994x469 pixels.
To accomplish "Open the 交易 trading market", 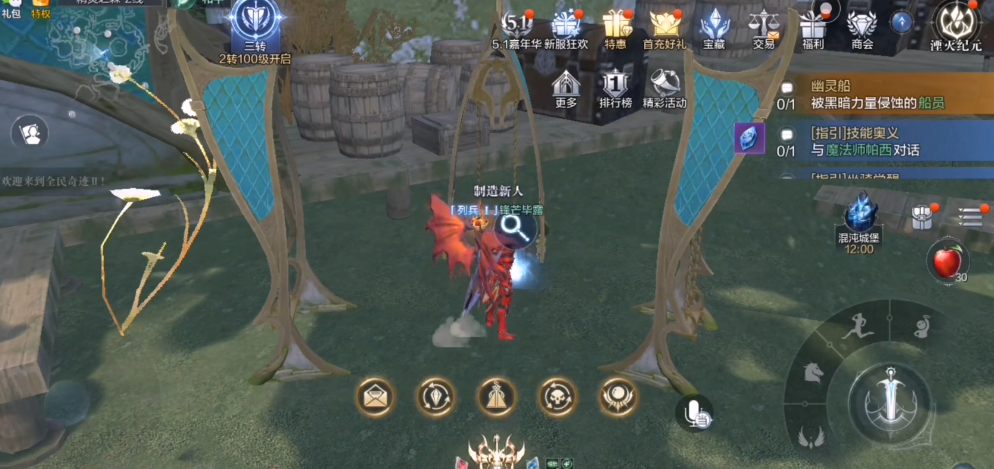I will click(x=764, y=24).
